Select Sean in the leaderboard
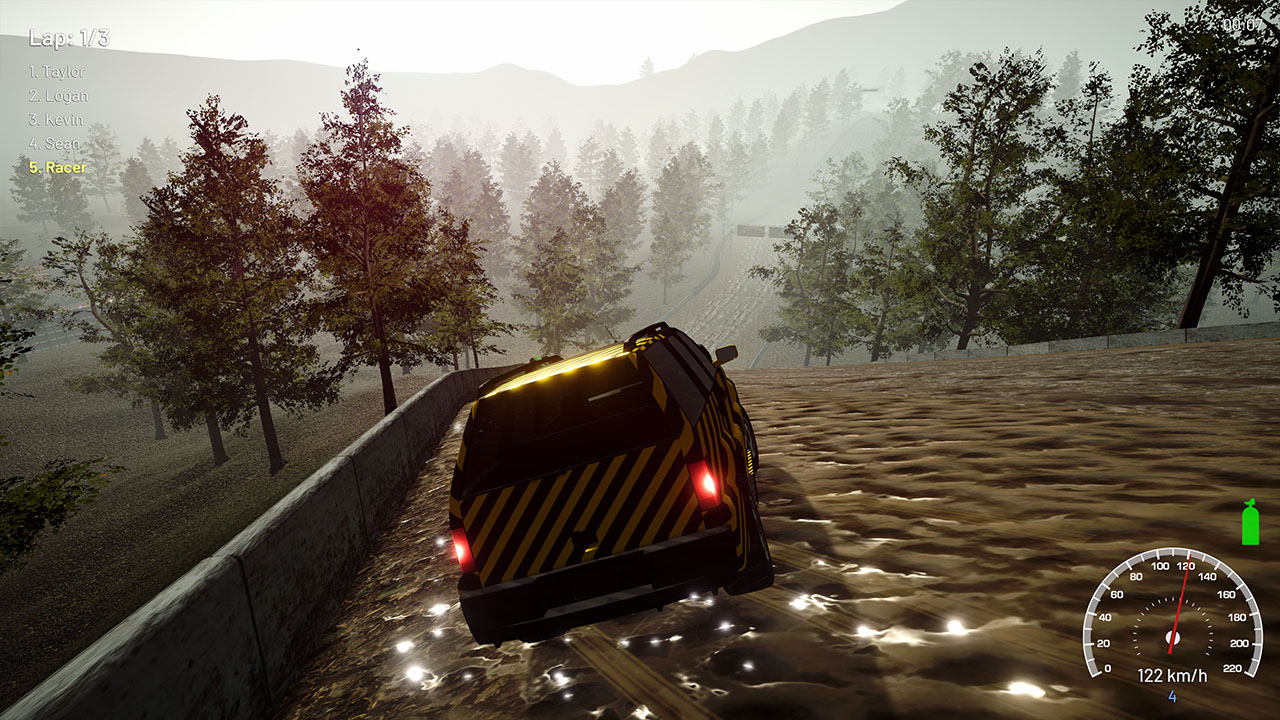The width and height of the screenshot is (1280, 720). coord(53,145)
